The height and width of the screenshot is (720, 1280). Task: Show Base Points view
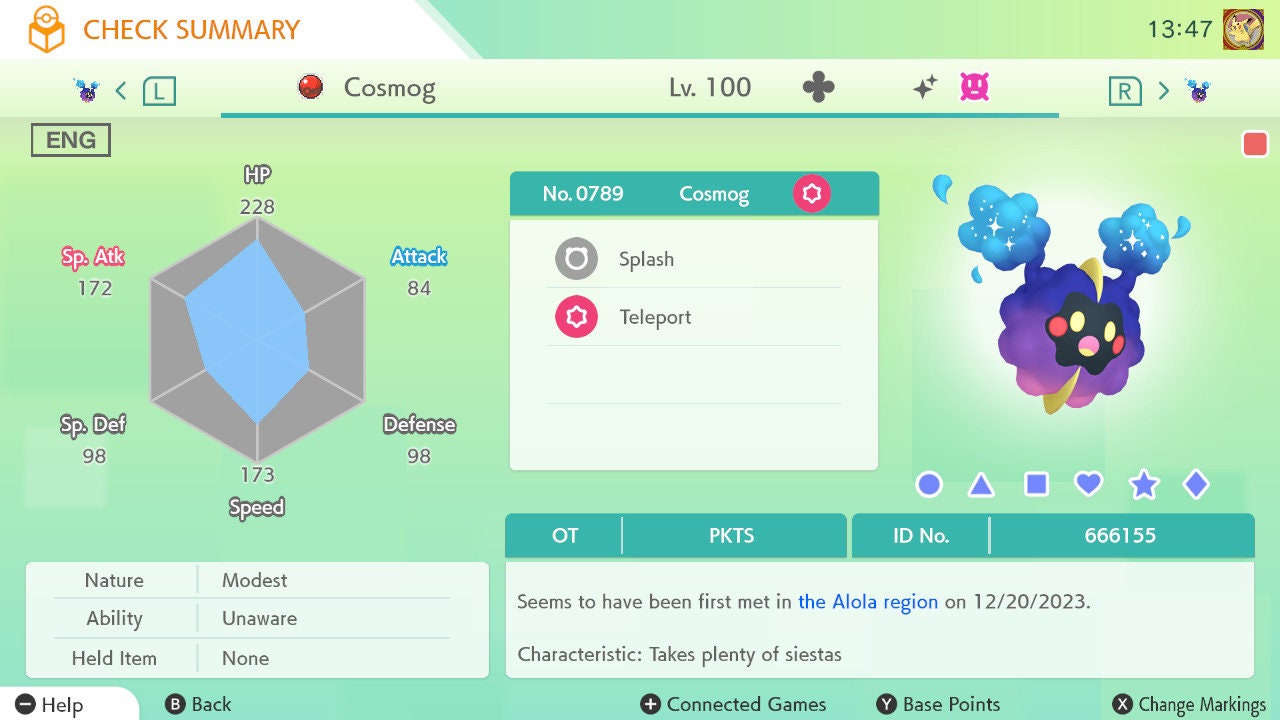tap(938, 704)
